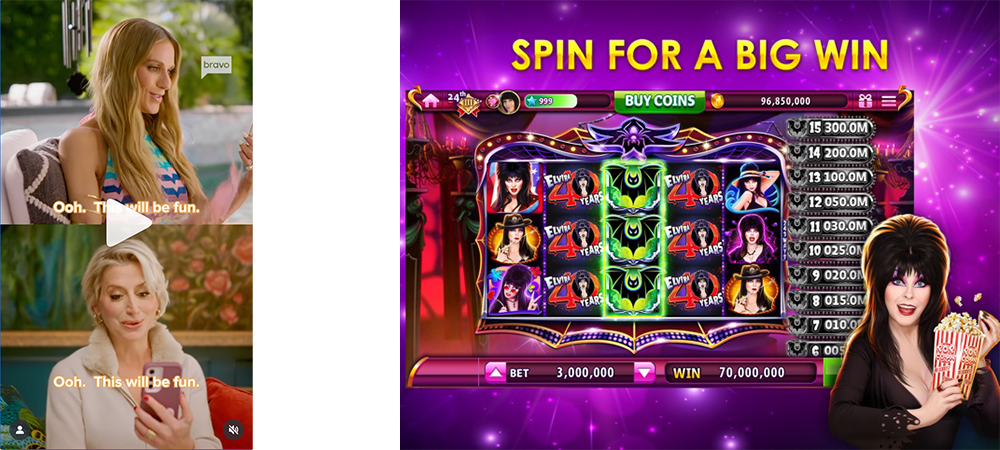This screenshot has height=450, width=1000.
Task: Open the hamburger menu
Action: [x=889, y=100]
